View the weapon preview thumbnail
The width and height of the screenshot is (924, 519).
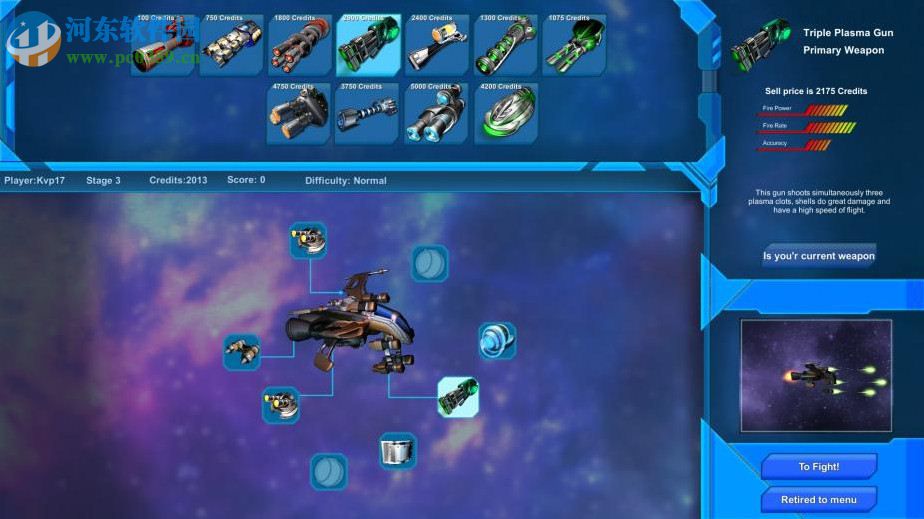click(x=816, y=375)
